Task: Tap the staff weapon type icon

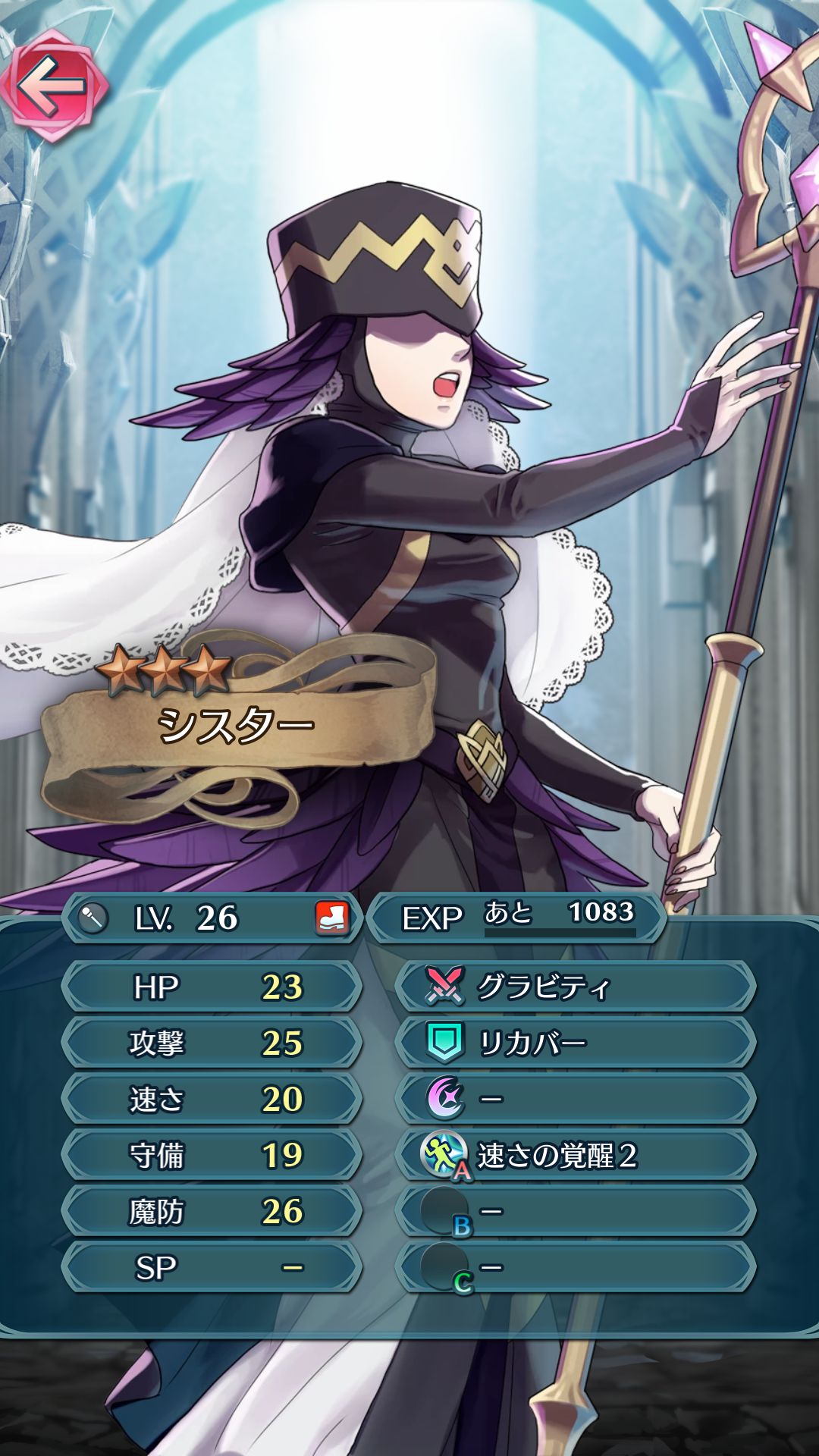Action: (x=93, y=918)
